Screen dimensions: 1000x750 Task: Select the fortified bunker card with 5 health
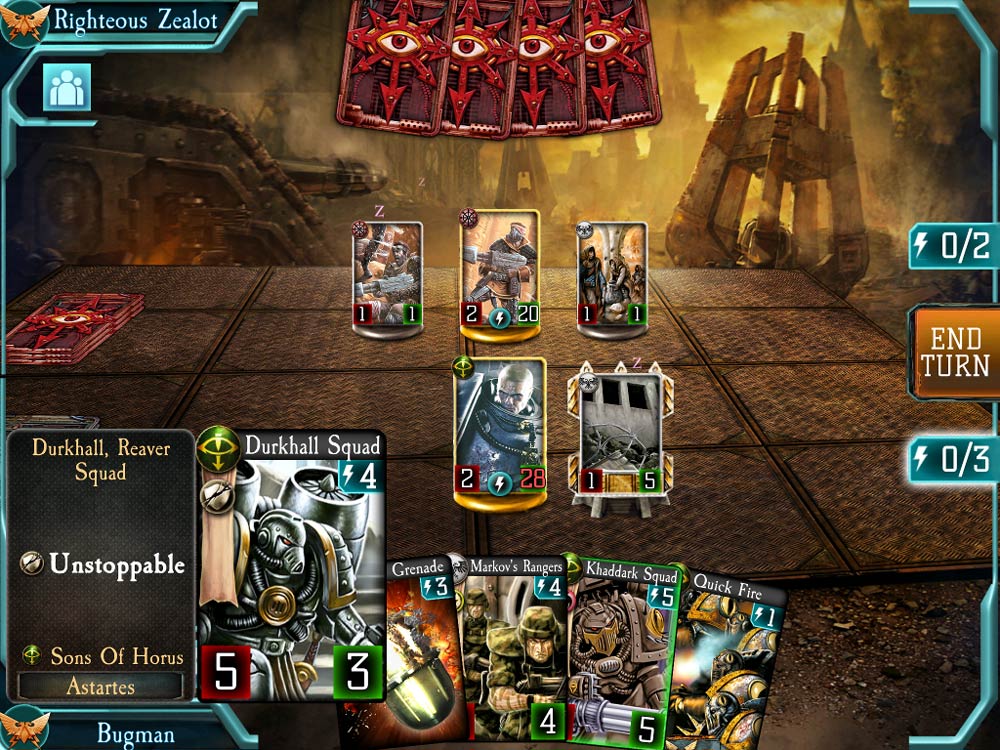(620, 435)
